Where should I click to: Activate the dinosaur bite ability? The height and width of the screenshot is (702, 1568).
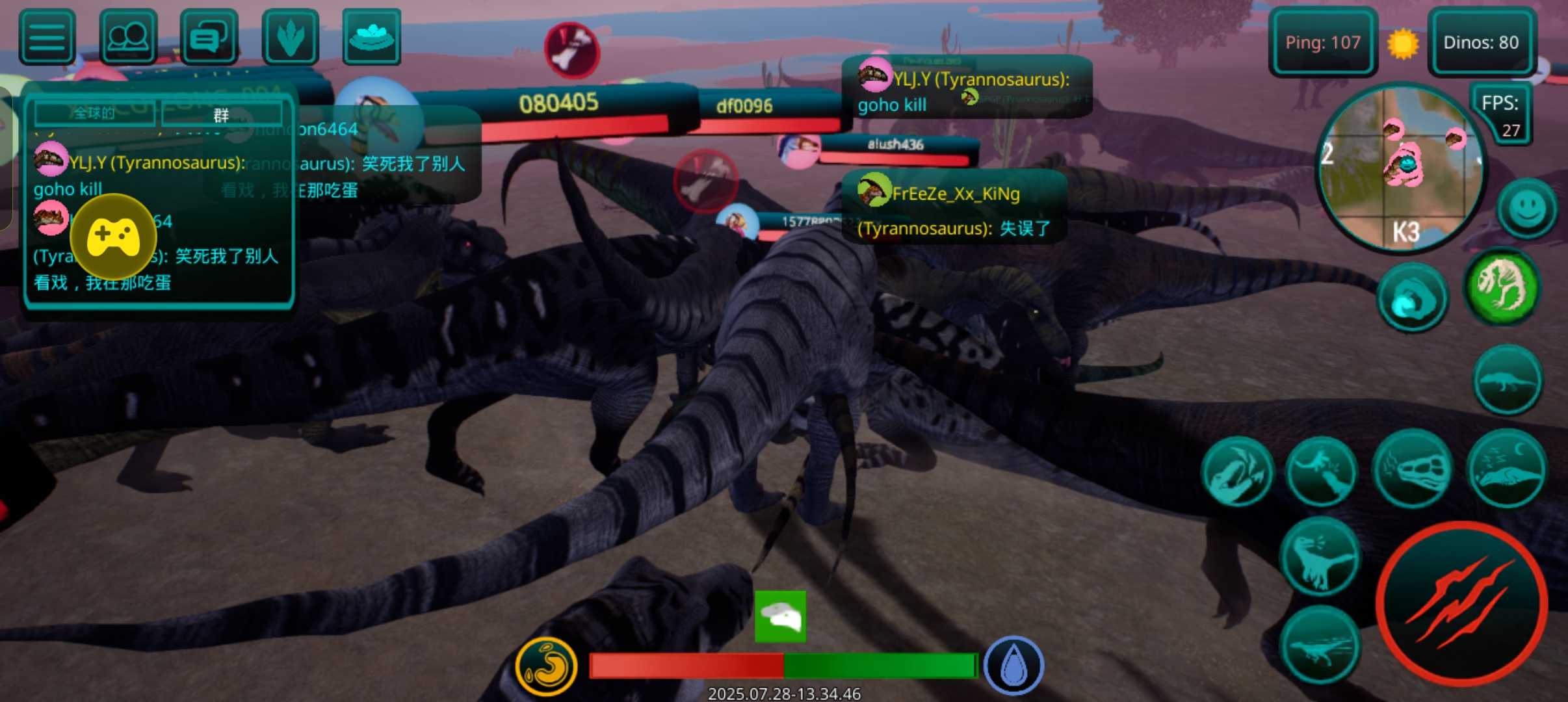[1236, 473]
